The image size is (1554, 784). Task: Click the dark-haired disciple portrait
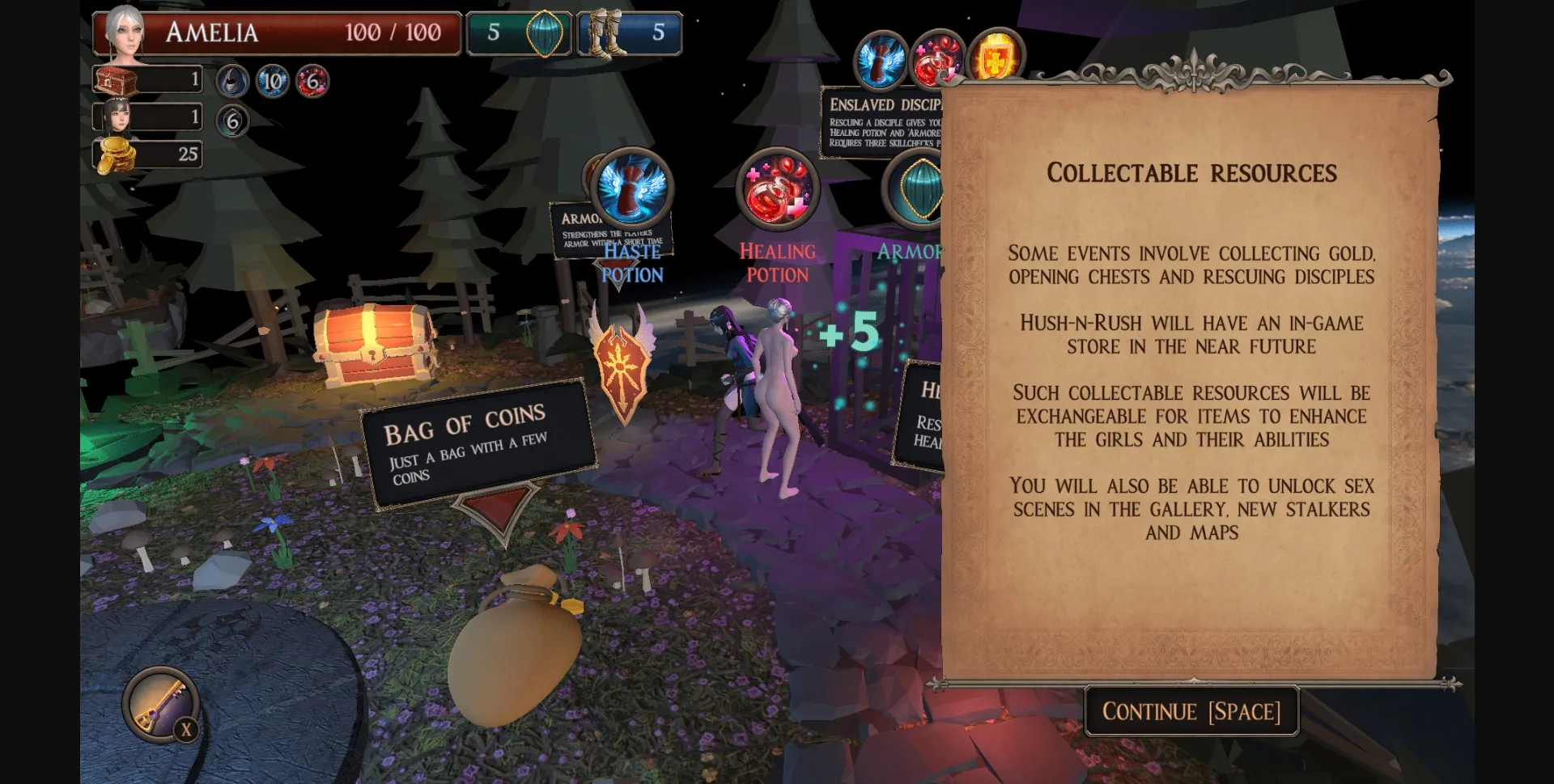click(x=117, y=117)
